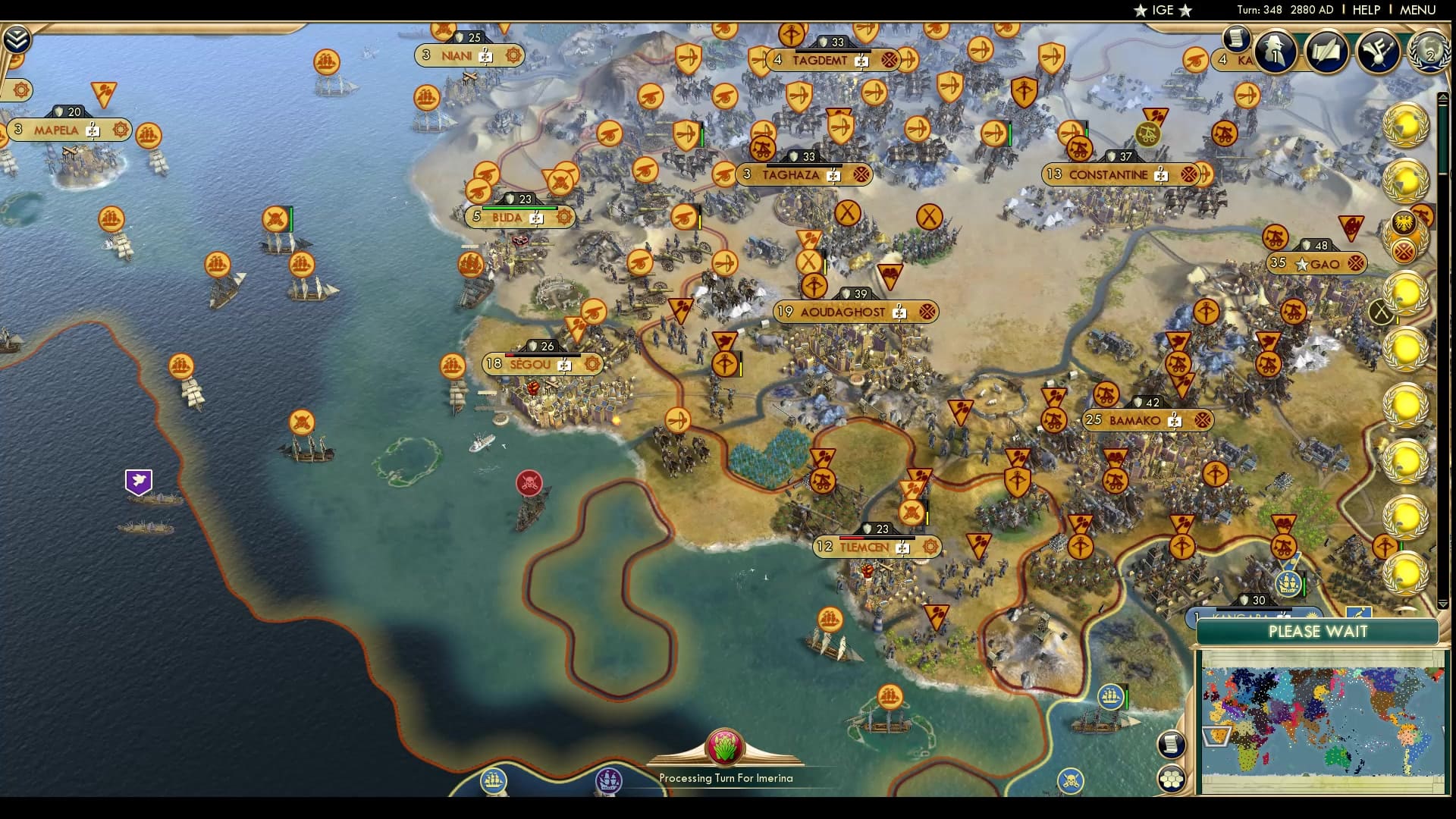Click the golden eagle emblem on the right edge
Screen dimensions: 1456x819
[1403, 223]
